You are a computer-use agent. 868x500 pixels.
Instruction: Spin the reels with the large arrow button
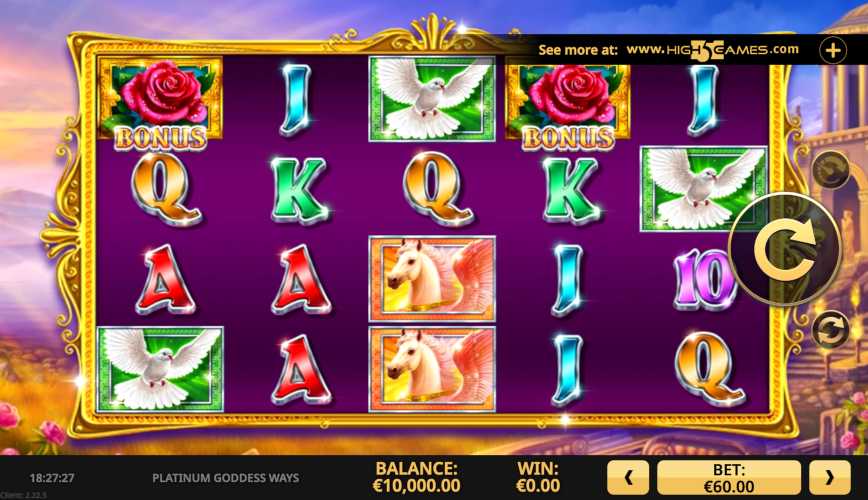[783, 249]
